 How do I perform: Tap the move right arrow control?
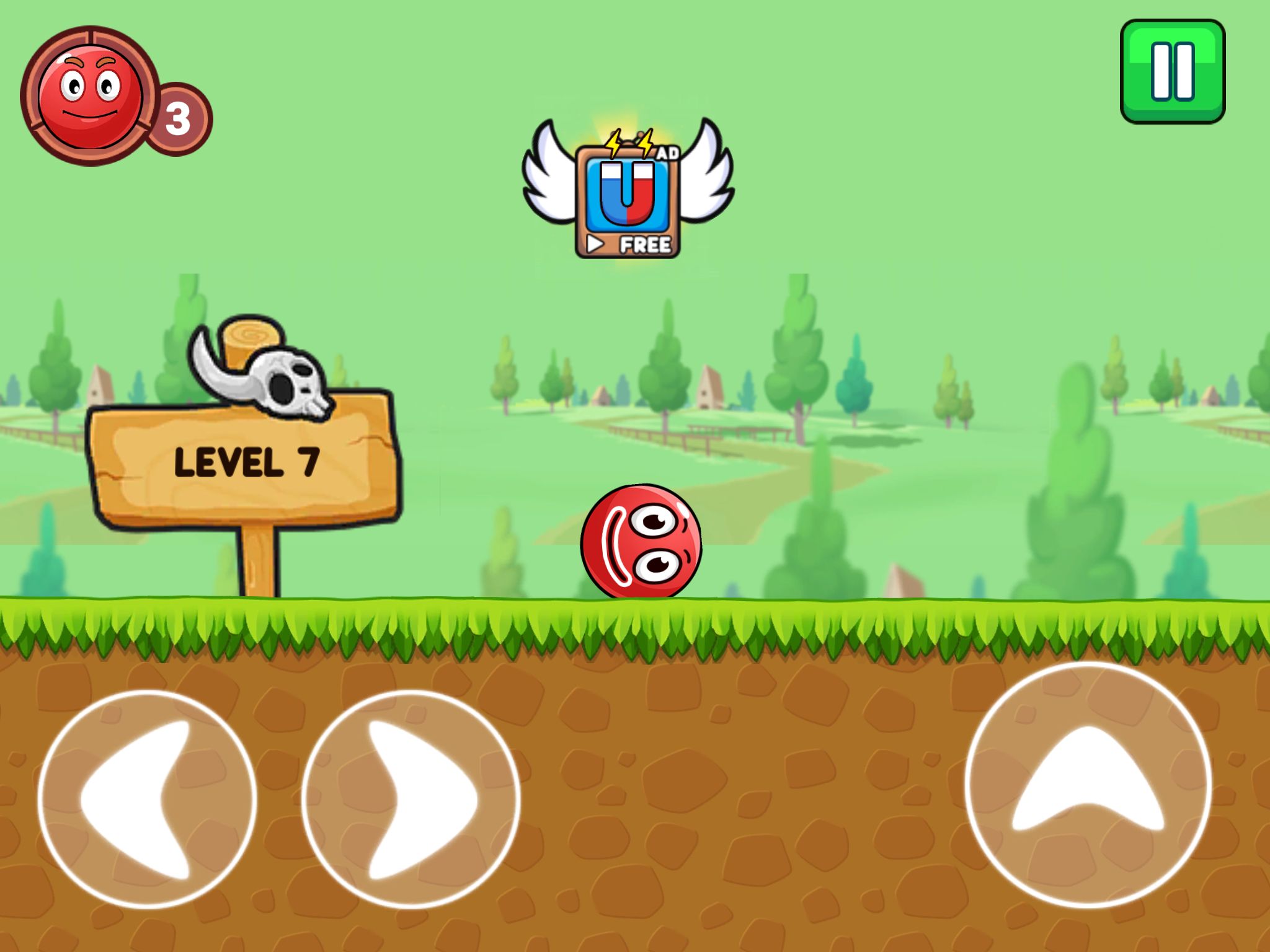(411, 799)
